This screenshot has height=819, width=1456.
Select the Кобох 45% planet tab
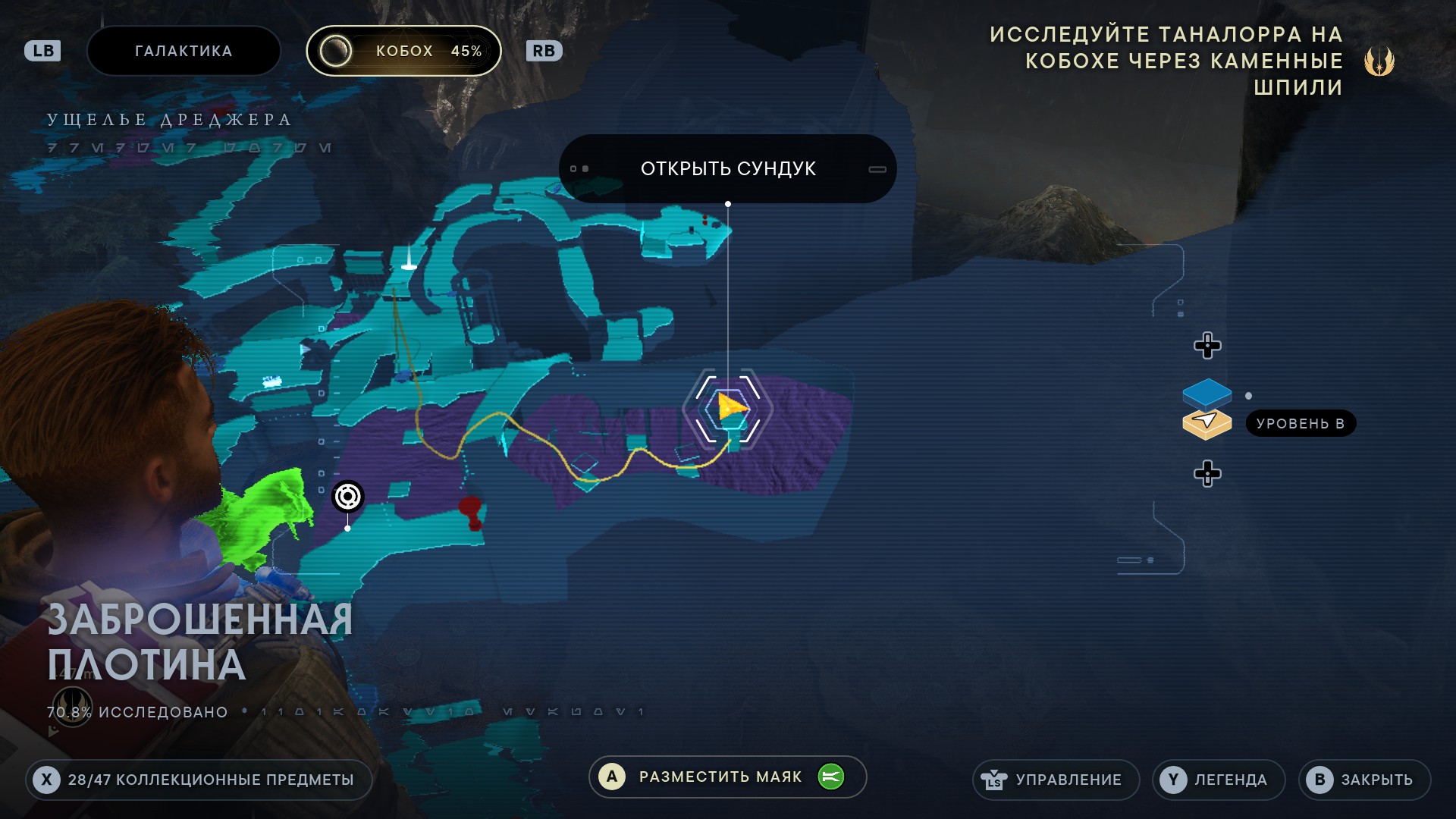point(403,51)
